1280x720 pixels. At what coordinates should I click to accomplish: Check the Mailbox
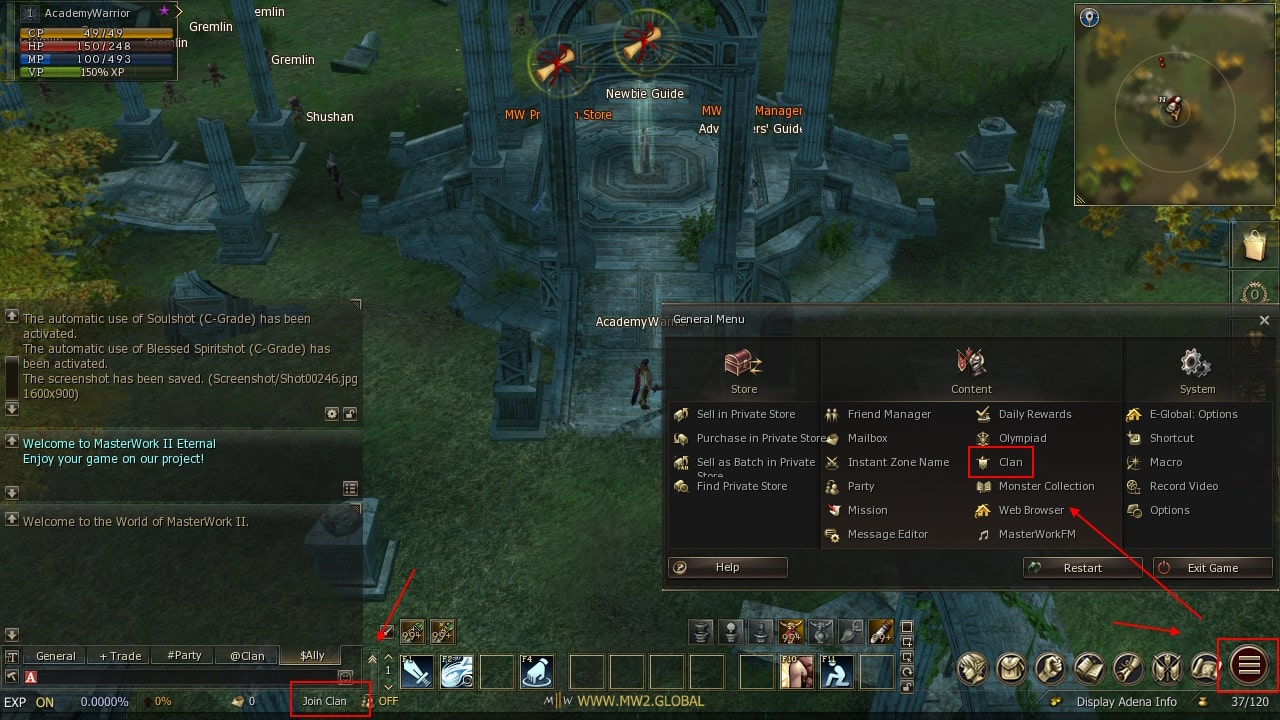point(867,438)
